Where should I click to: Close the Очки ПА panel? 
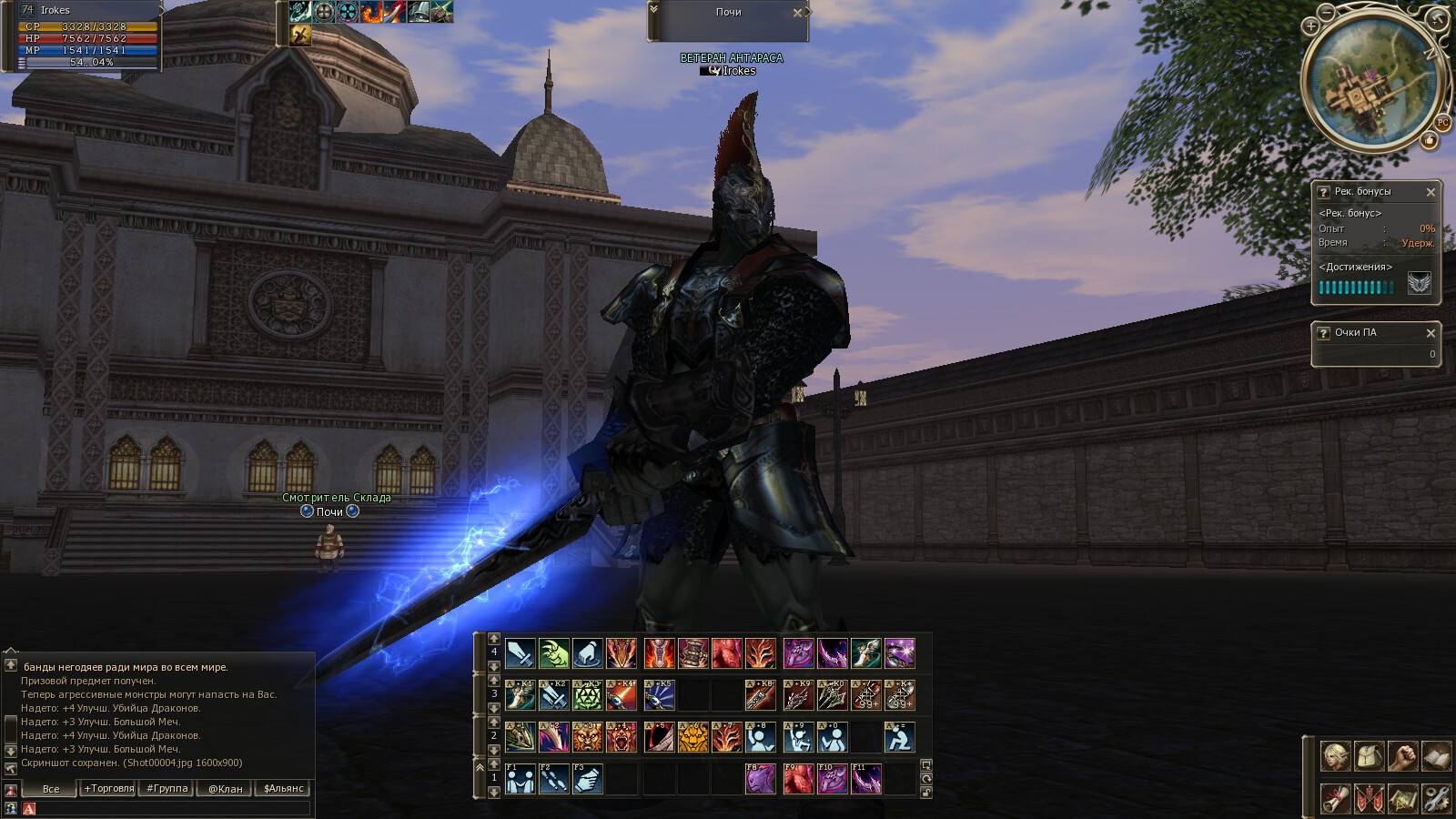click(1431, 333)
